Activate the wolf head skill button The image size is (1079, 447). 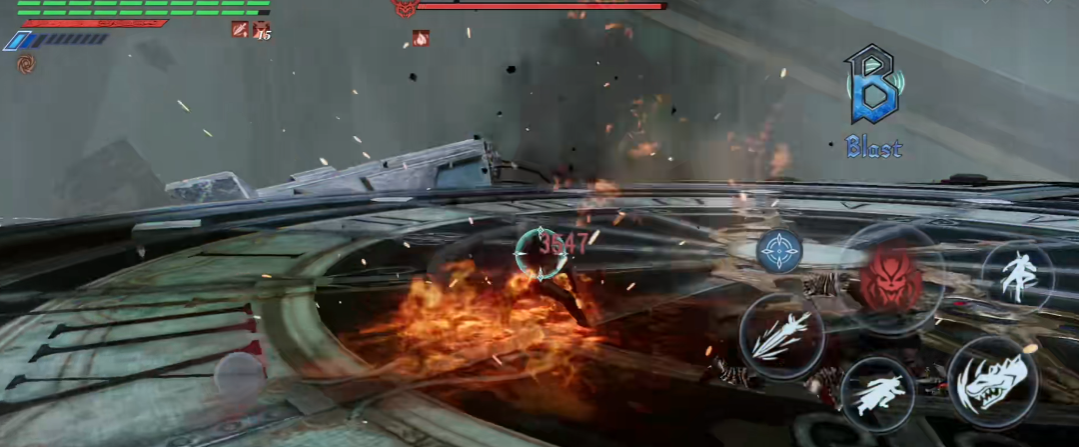992,384
